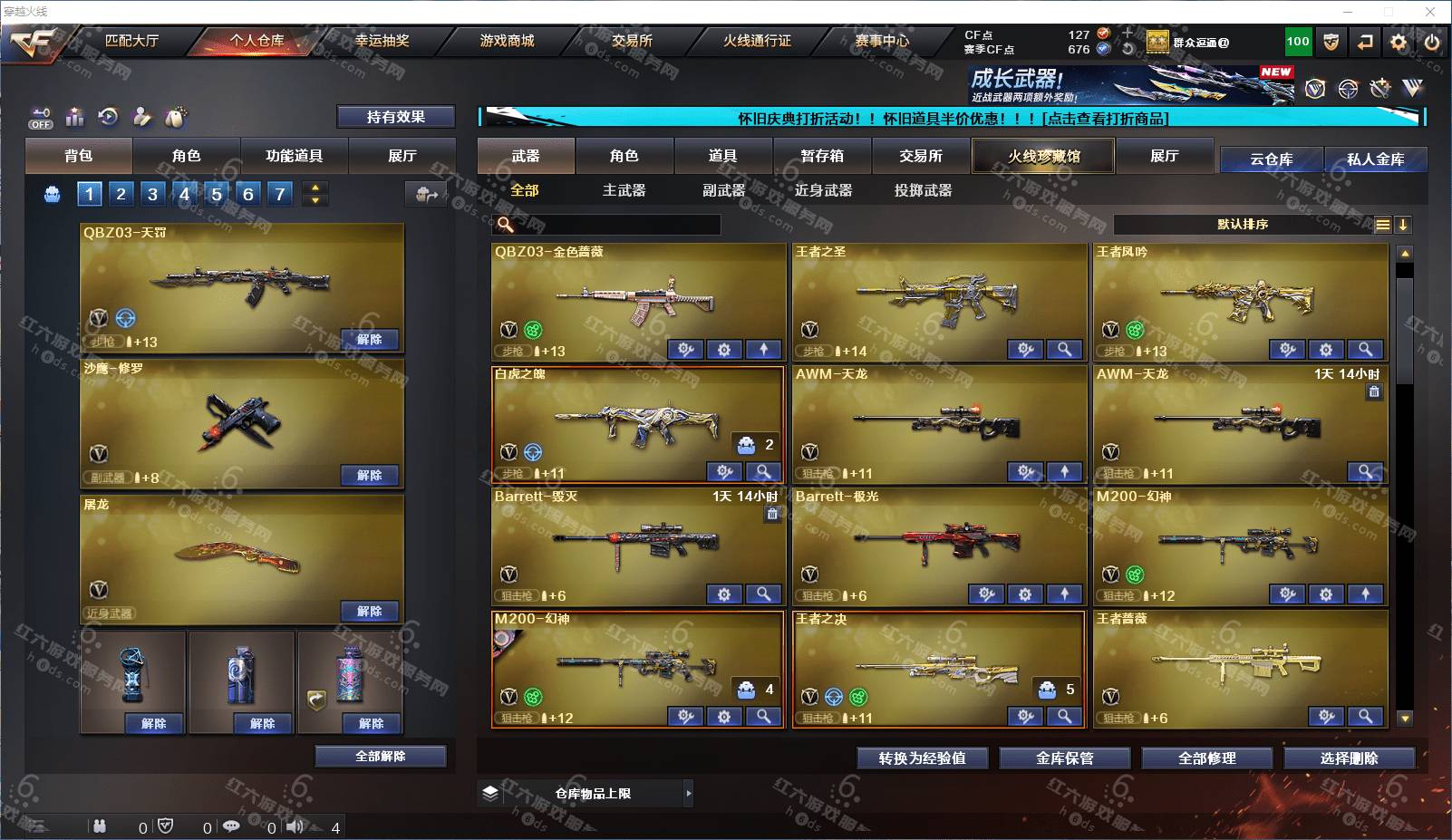The width and height of the screenshot is (1452, 840).
Task: Switch to backpack number 3
Action: [152, 194]
